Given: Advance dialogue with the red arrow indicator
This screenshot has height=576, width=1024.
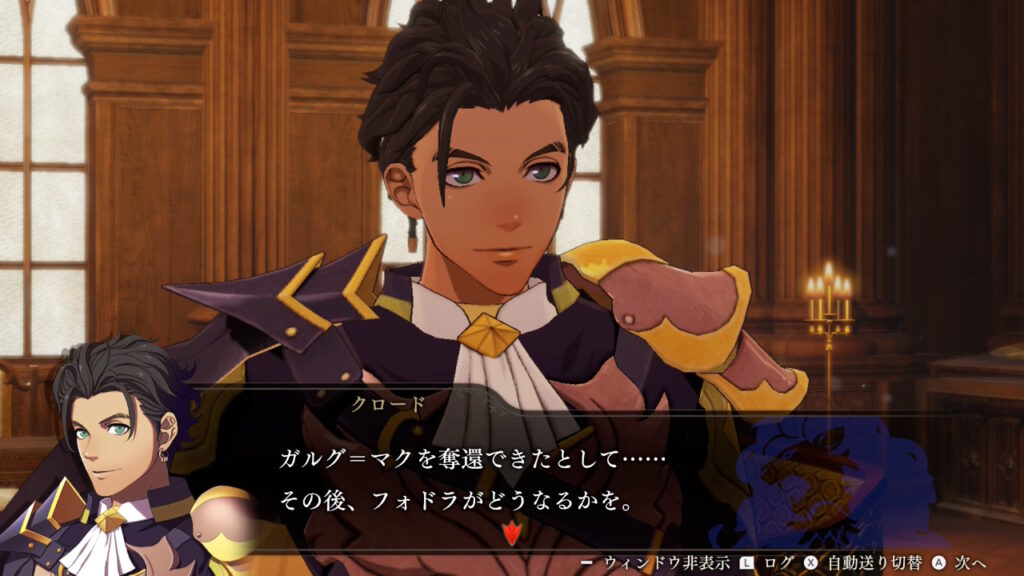Looking at the screenshot, I should (x=512, y=532).
